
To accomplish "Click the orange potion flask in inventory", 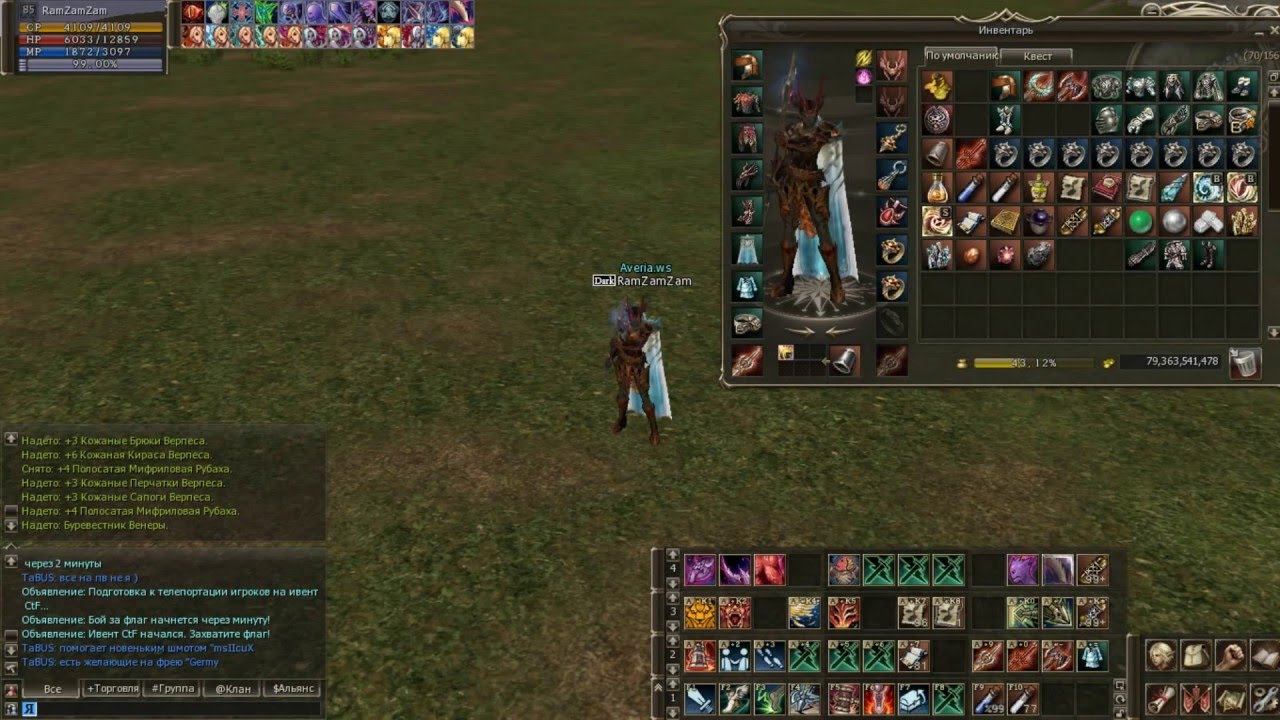I will (936, 187).
